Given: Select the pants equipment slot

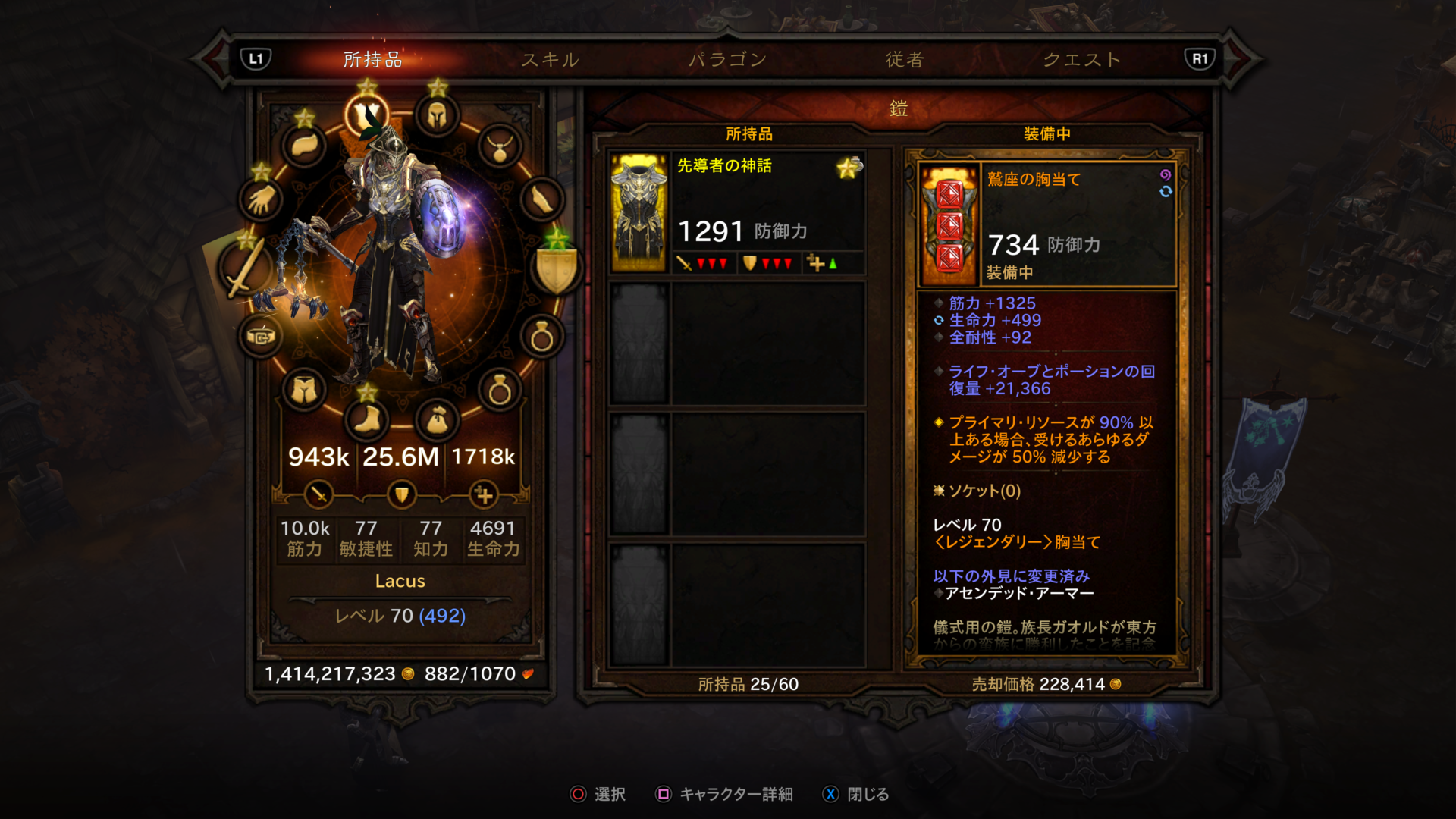Looking at the screenshot, I should point(304,391).
